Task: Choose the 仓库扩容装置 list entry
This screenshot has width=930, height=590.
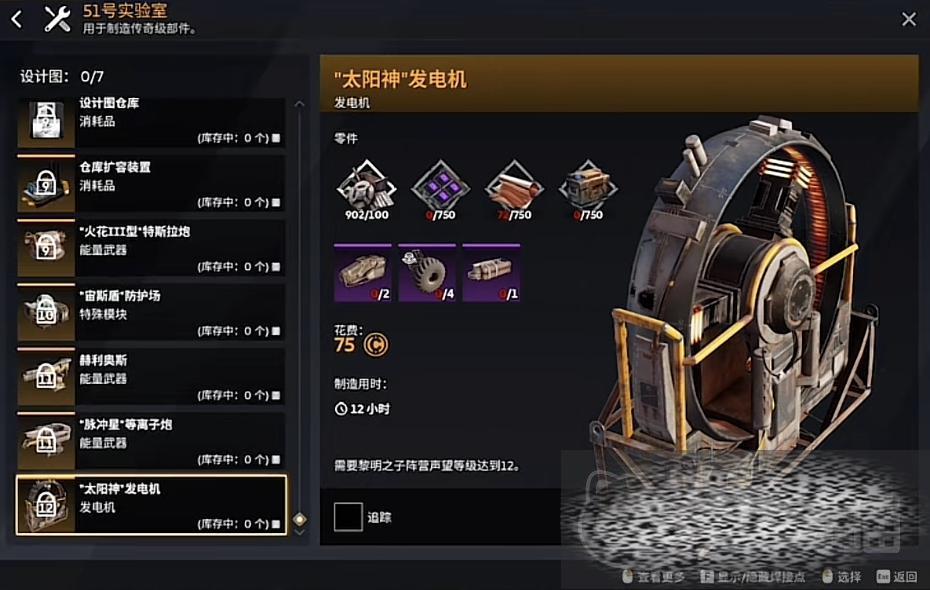Action: click(x=151, y=185)
